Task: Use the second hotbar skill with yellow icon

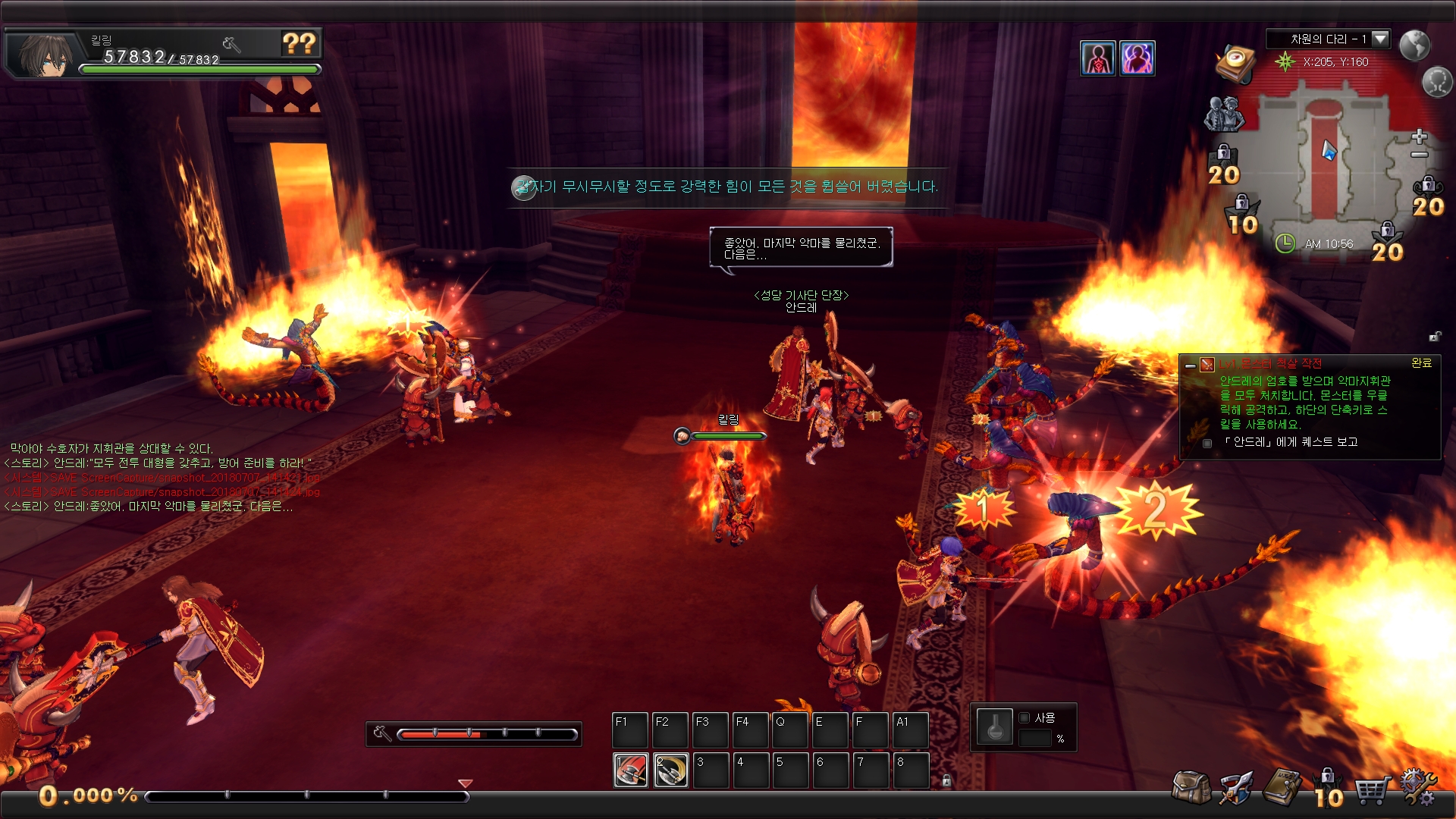Action: coord(671,770)
